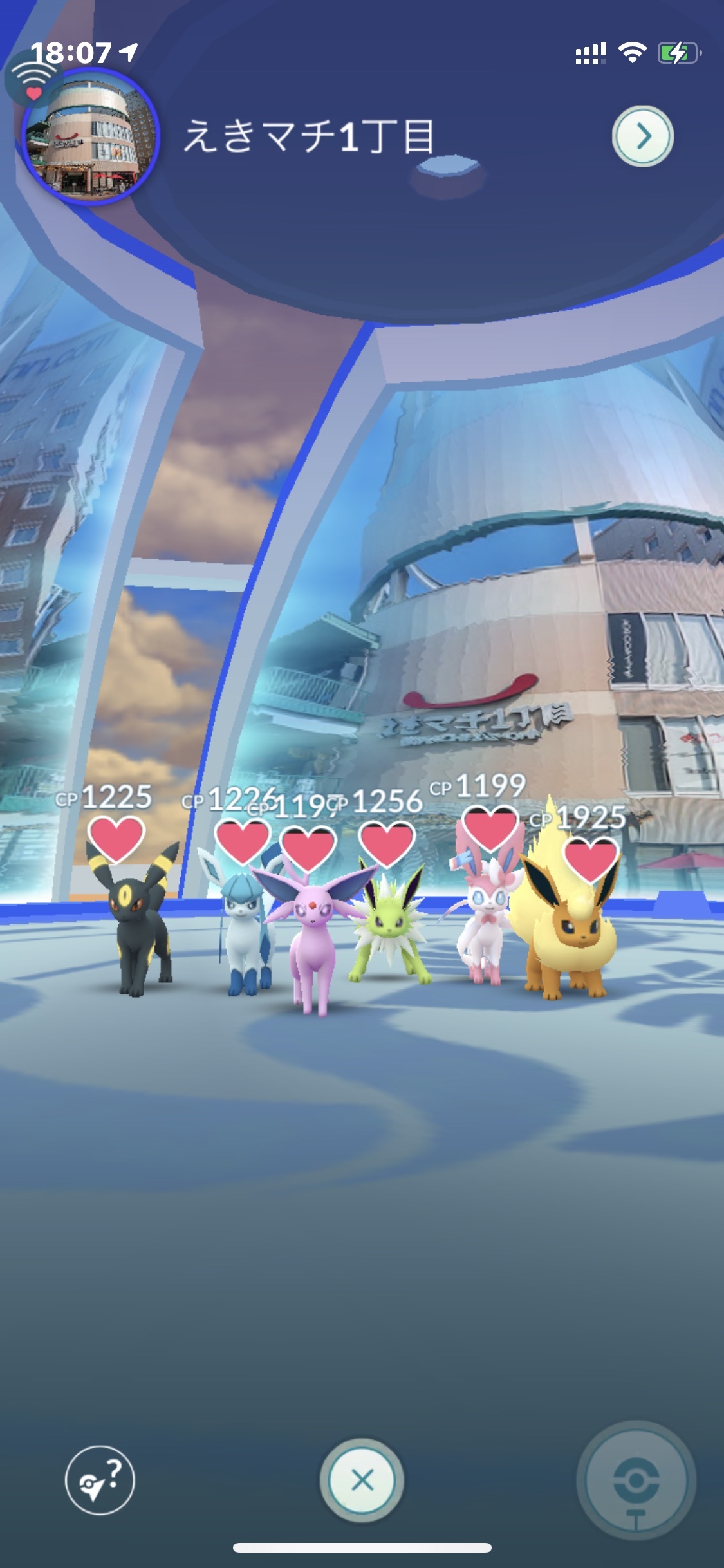Screen dimensions: 724x1568
Task: Open the gym photo disc spinner button
Action: coord(636,1480)
